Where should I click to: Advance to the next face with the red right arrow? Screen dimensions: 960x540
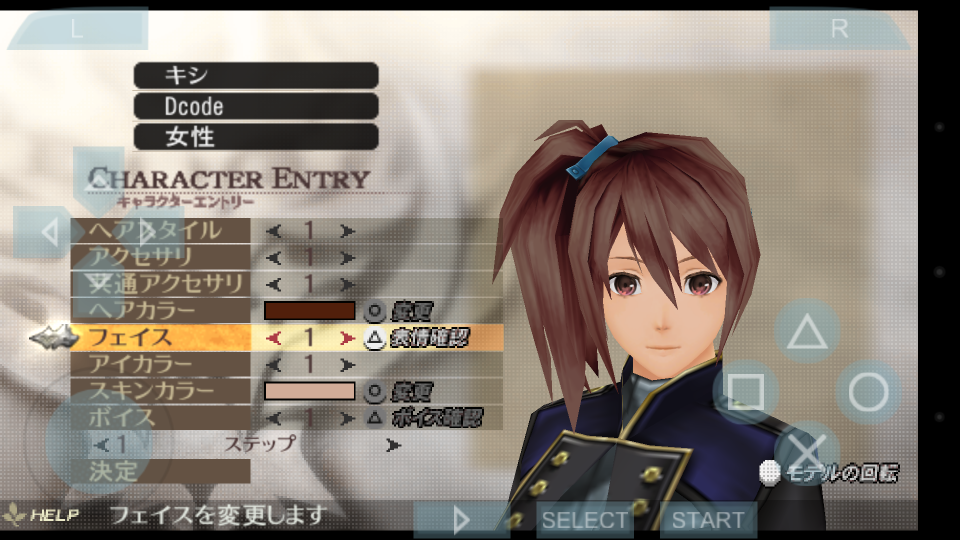pyautogui.click(x=347, y=338)
